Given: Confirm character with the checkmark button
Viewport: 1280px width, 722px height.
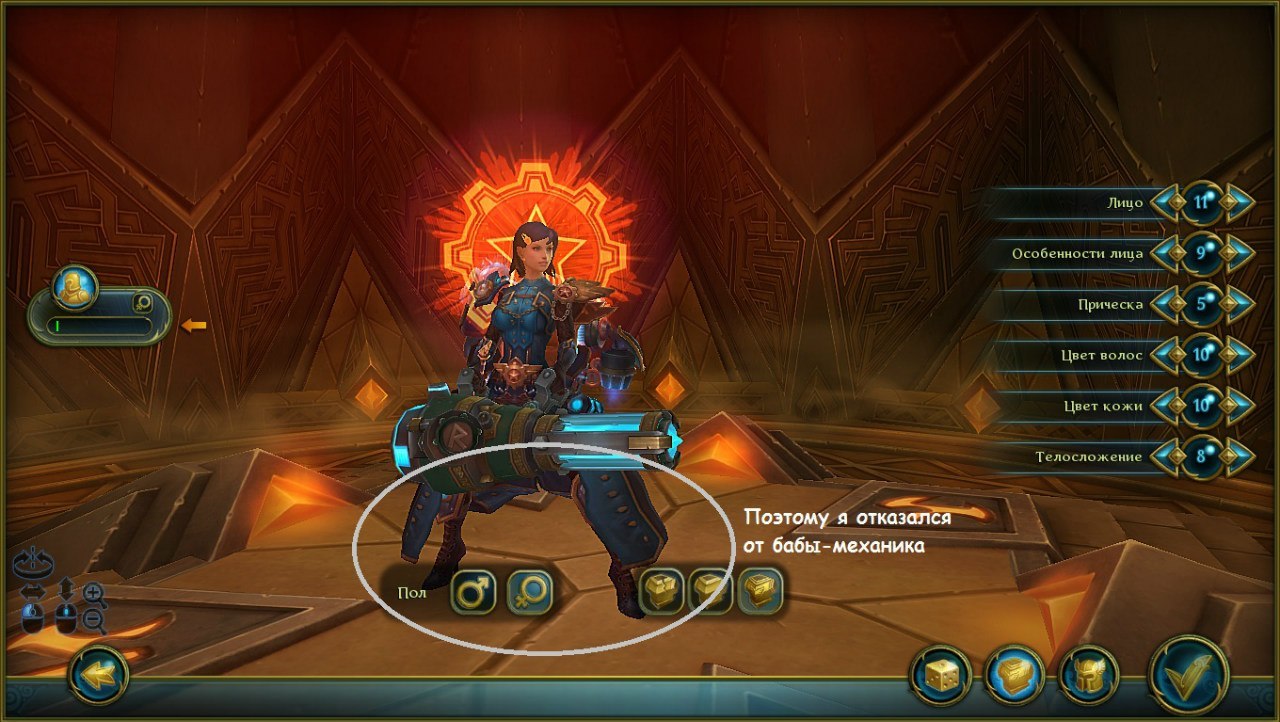Looking at the screenshot, I should pyautogui.click(x=1189, y=675).
